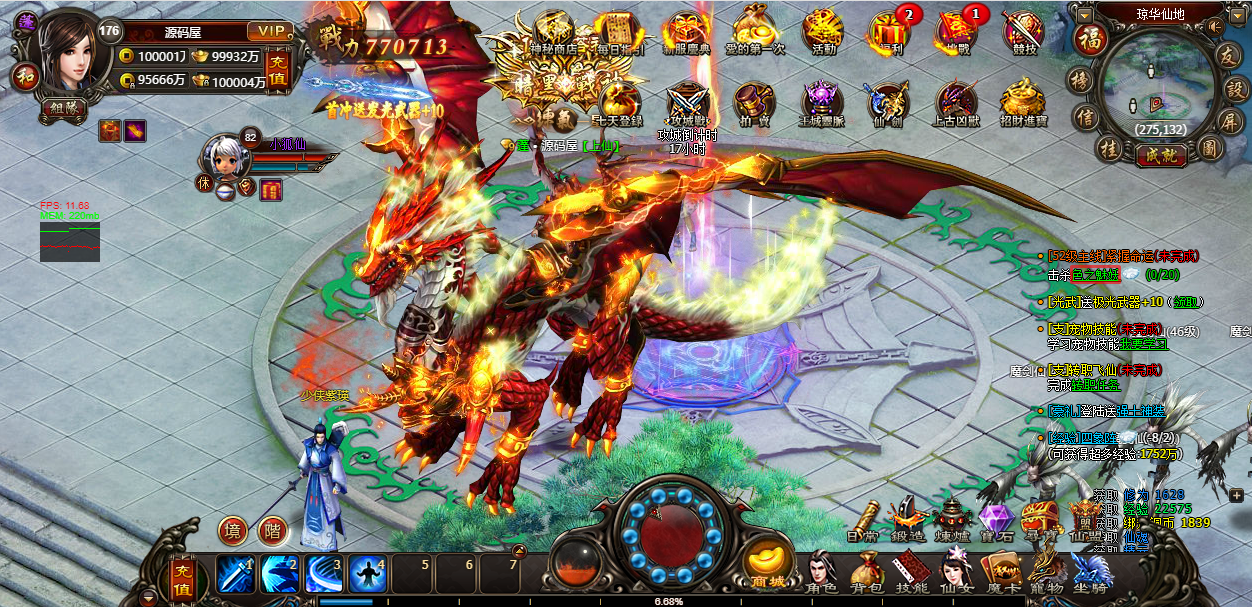This screenshot has width=1252, height=607.
Task: Open the 招財進寶 gold pot icon
Action: tap(1023, 103)
